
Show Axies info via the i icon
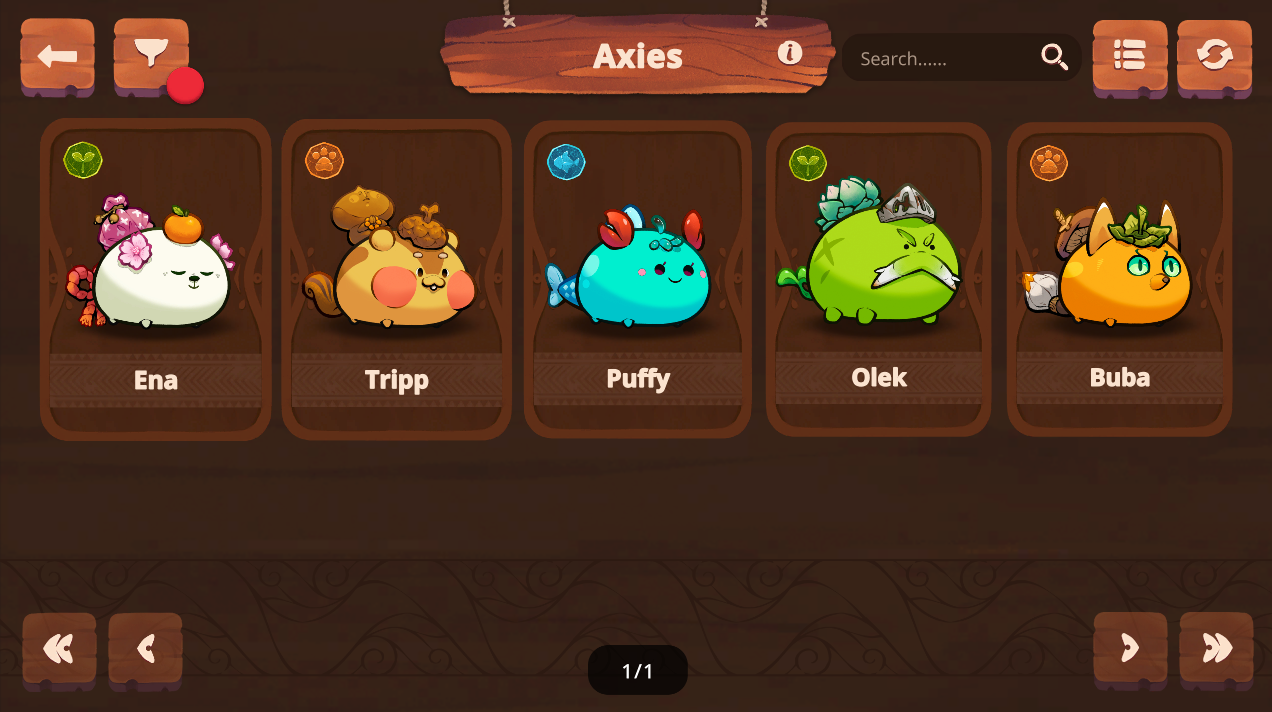pyautogui.click(x=790, y=53)
